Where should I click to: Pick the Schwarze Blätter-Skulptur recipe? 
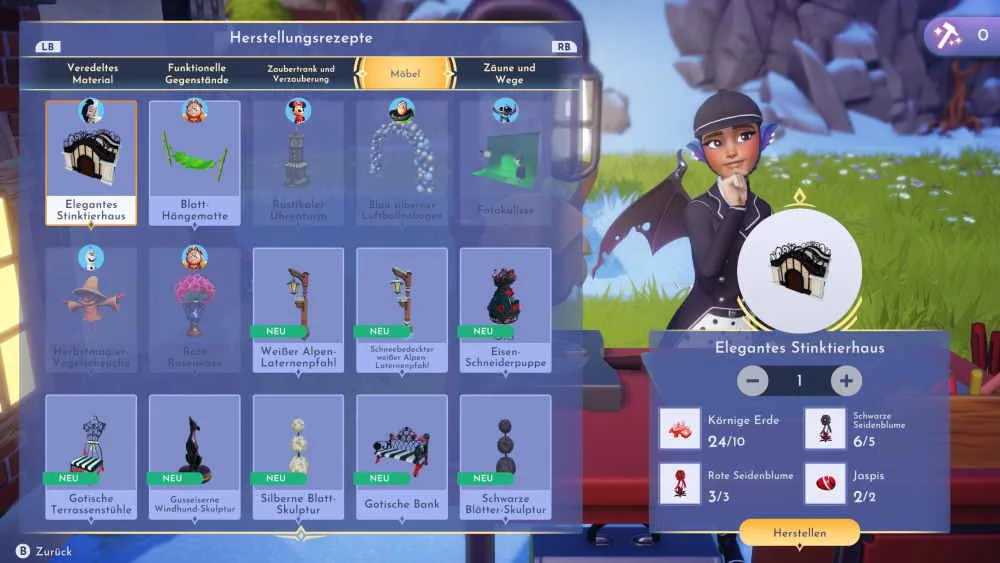[x=505, y=456]
